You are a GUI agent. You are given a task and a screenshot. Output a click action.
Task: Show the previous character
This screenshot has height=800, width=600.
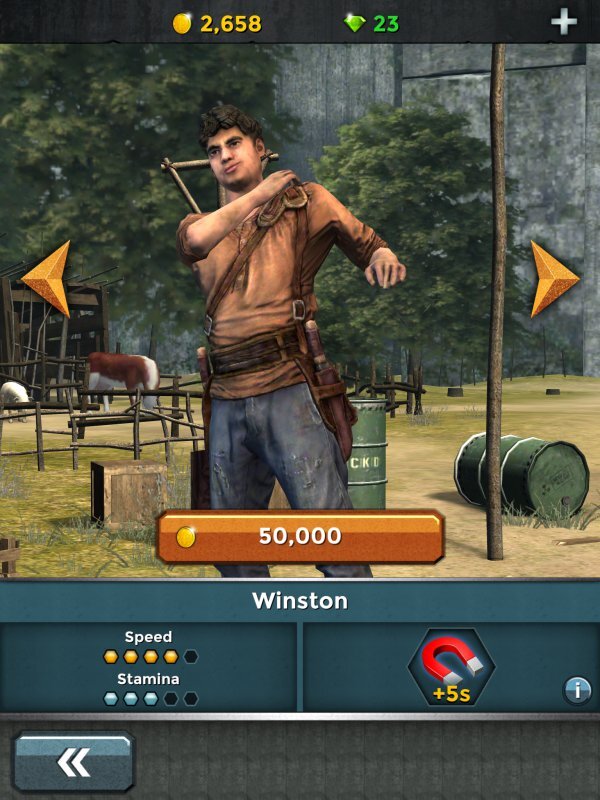pyautogui.click(x=46, y=278)
